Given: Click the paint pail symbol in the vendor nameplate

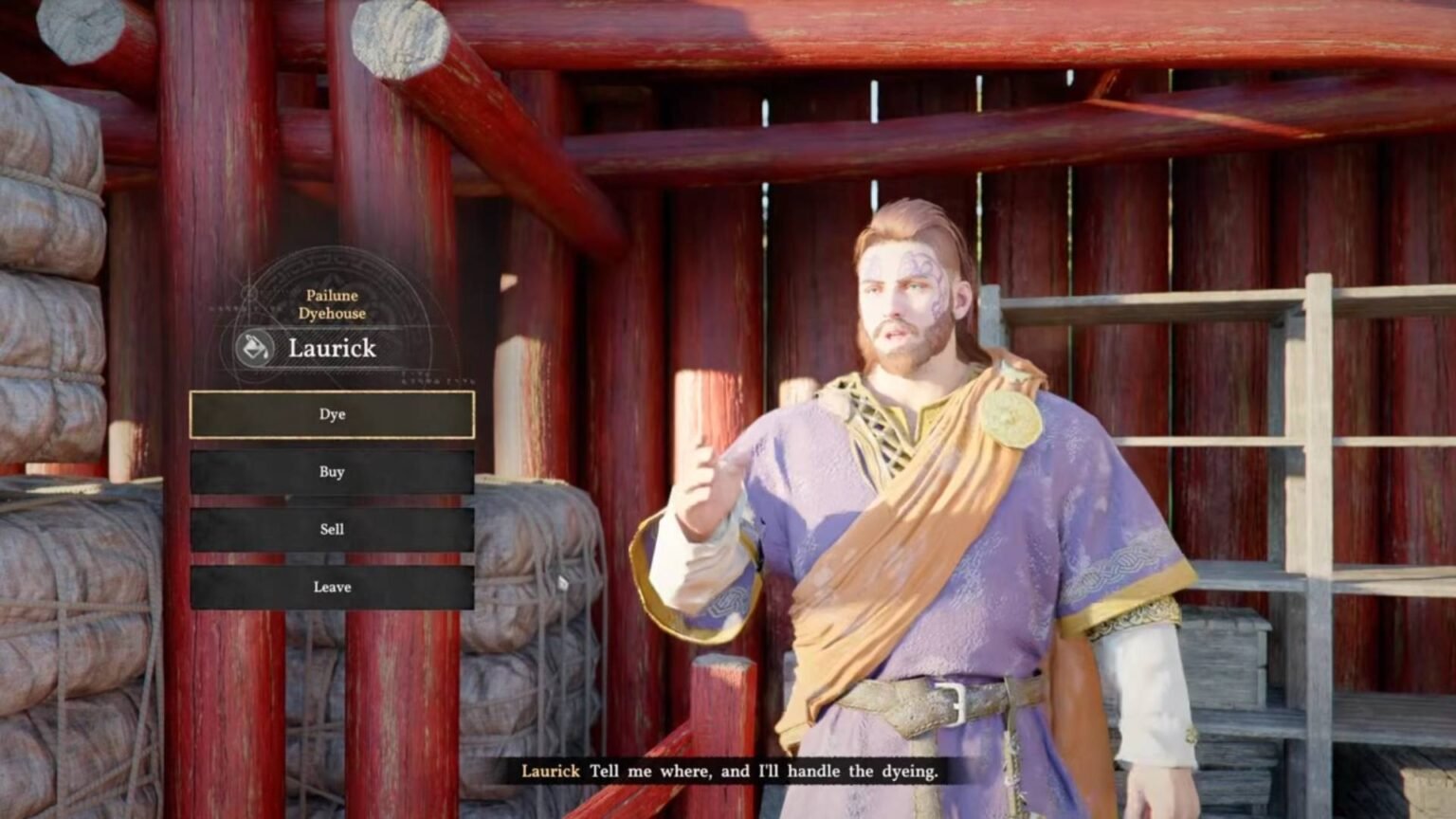Looking at the screenshot, I should [252, 347].
